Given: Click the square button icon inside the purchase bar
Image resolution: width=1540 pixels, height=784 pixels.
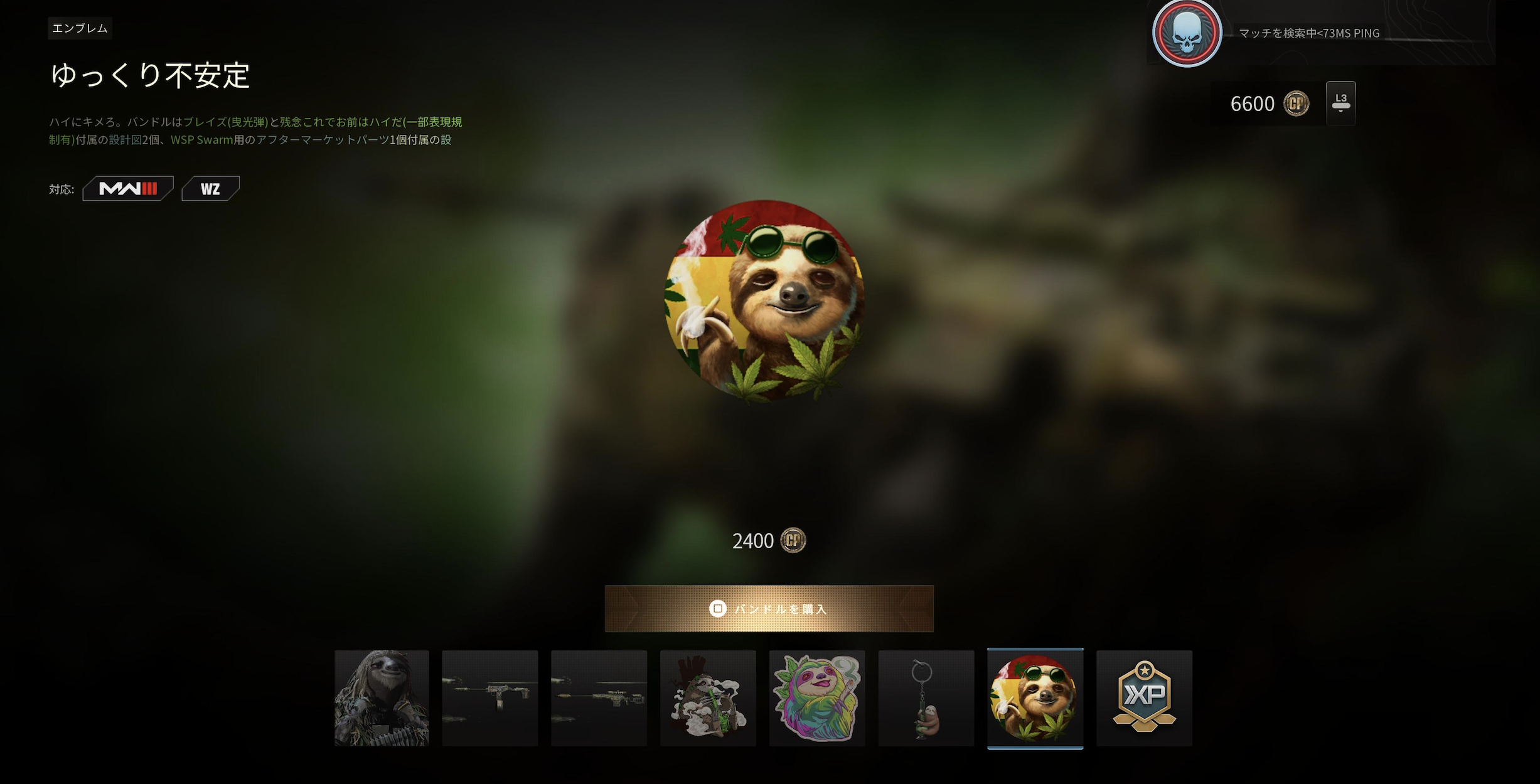Looking at the screenshot, I should (717, 609).
